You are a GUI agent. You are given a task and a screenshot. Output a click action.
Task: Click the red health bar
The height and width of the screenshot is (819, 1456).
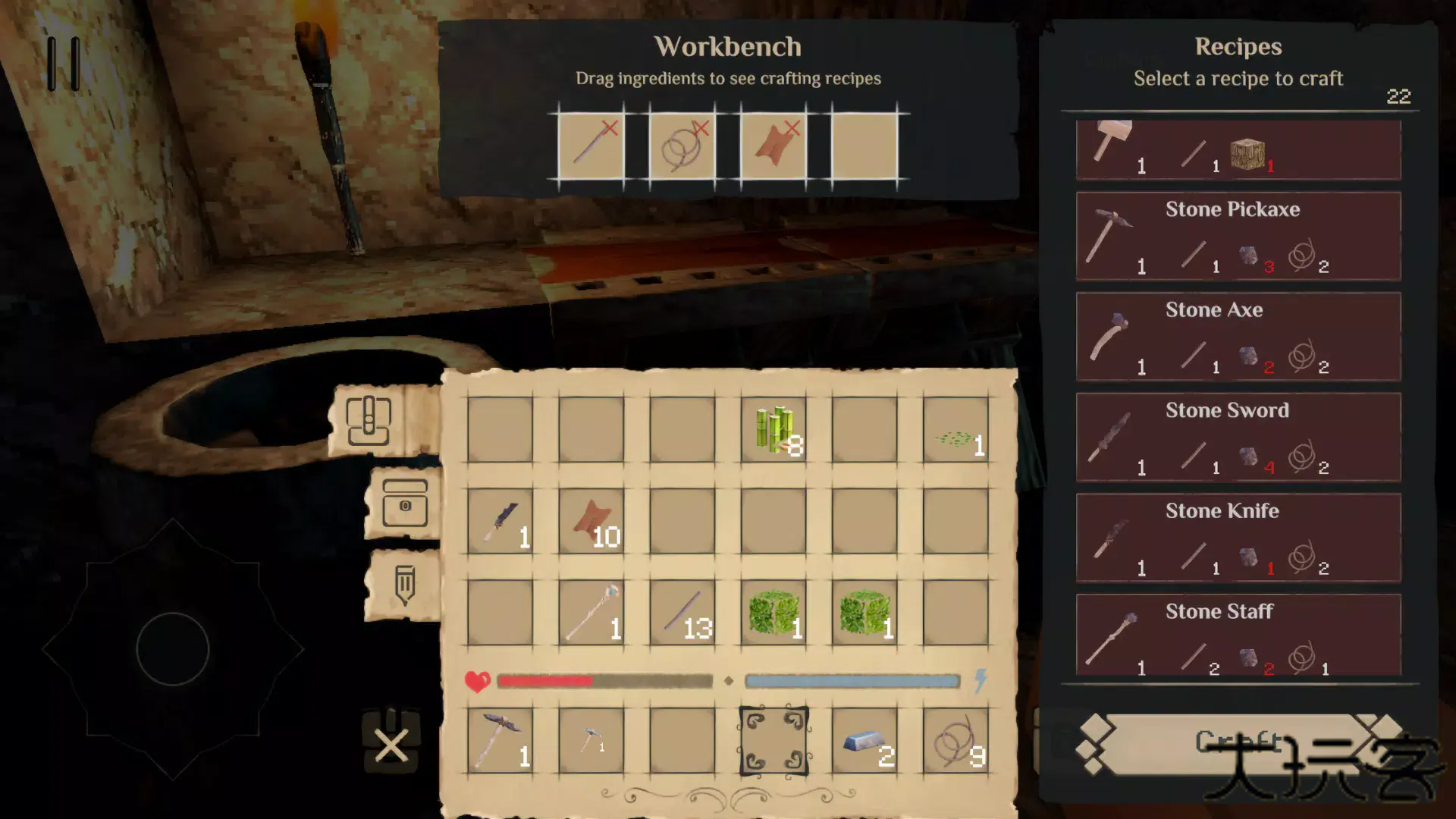coord(546,681)
